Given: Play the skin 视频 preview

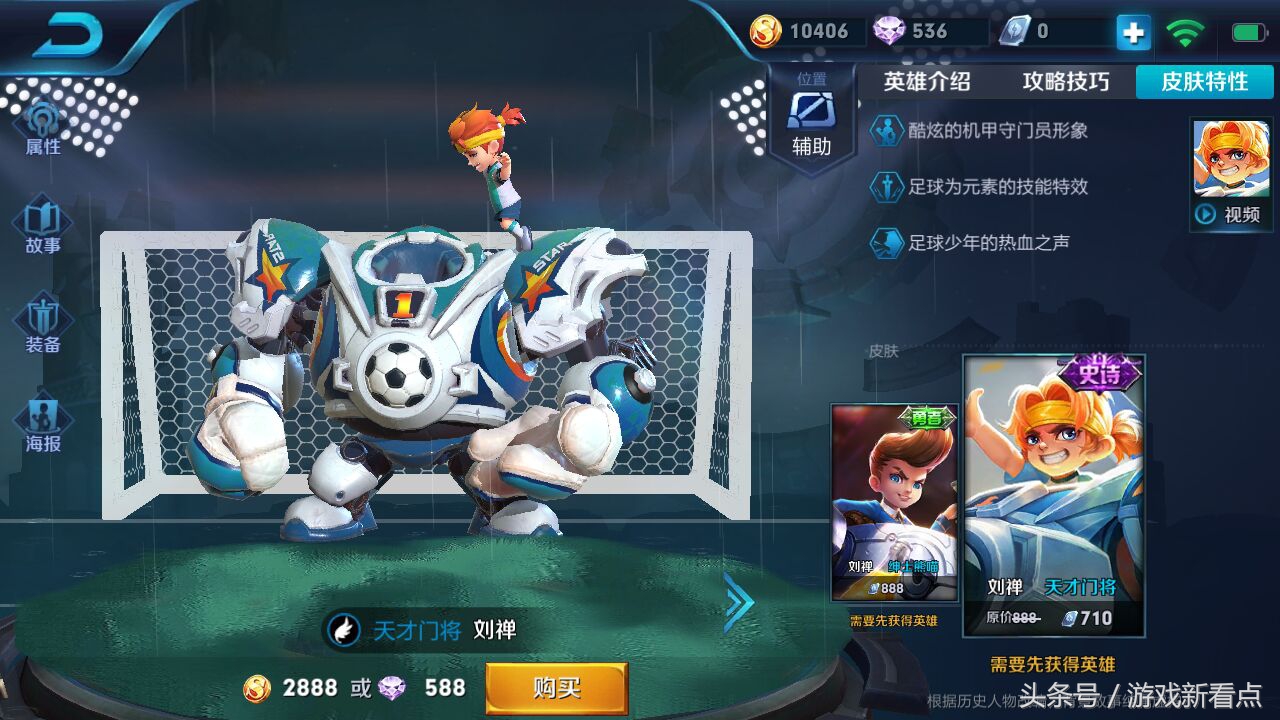Looking at the screenshot, I should (x=1231, y=214).
